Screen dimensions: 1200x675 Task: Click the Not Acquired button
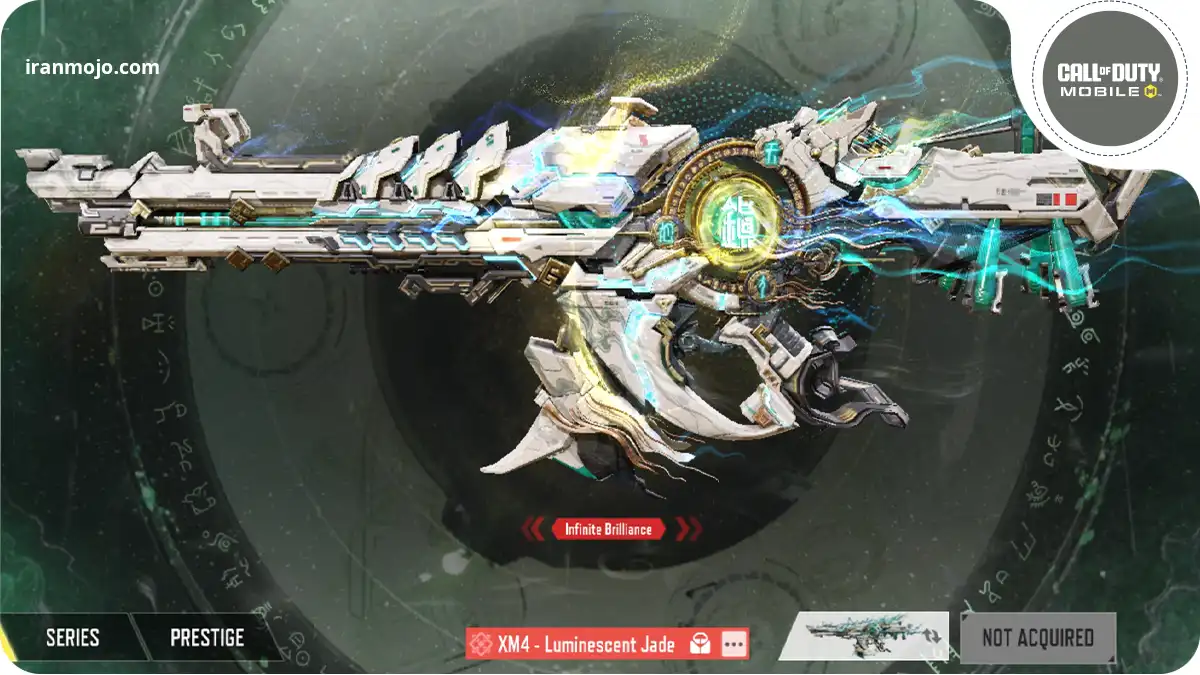click(1037, 637)
